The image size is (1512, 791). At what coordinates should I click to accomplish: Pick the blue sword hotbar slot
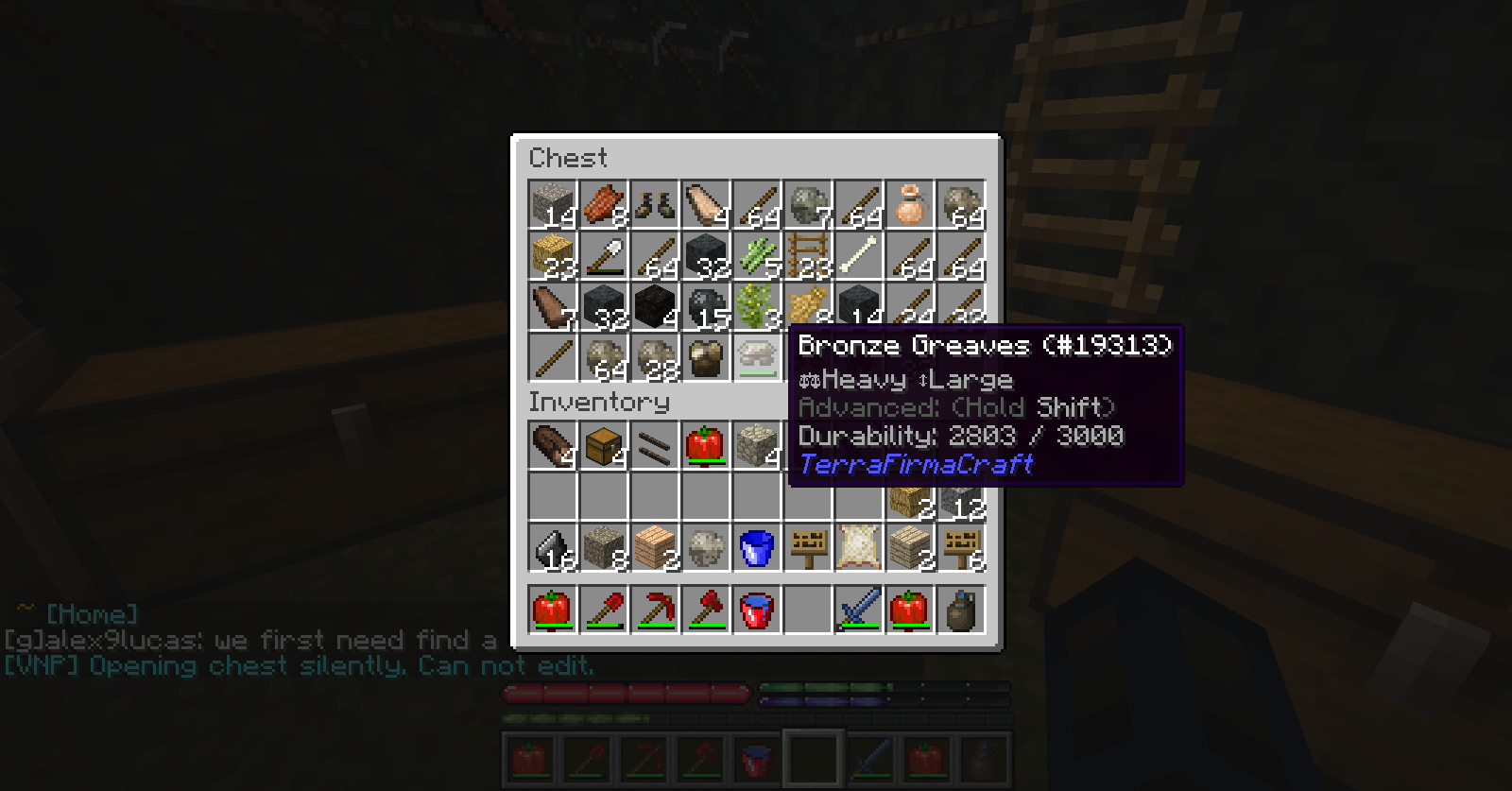(859, 610)
